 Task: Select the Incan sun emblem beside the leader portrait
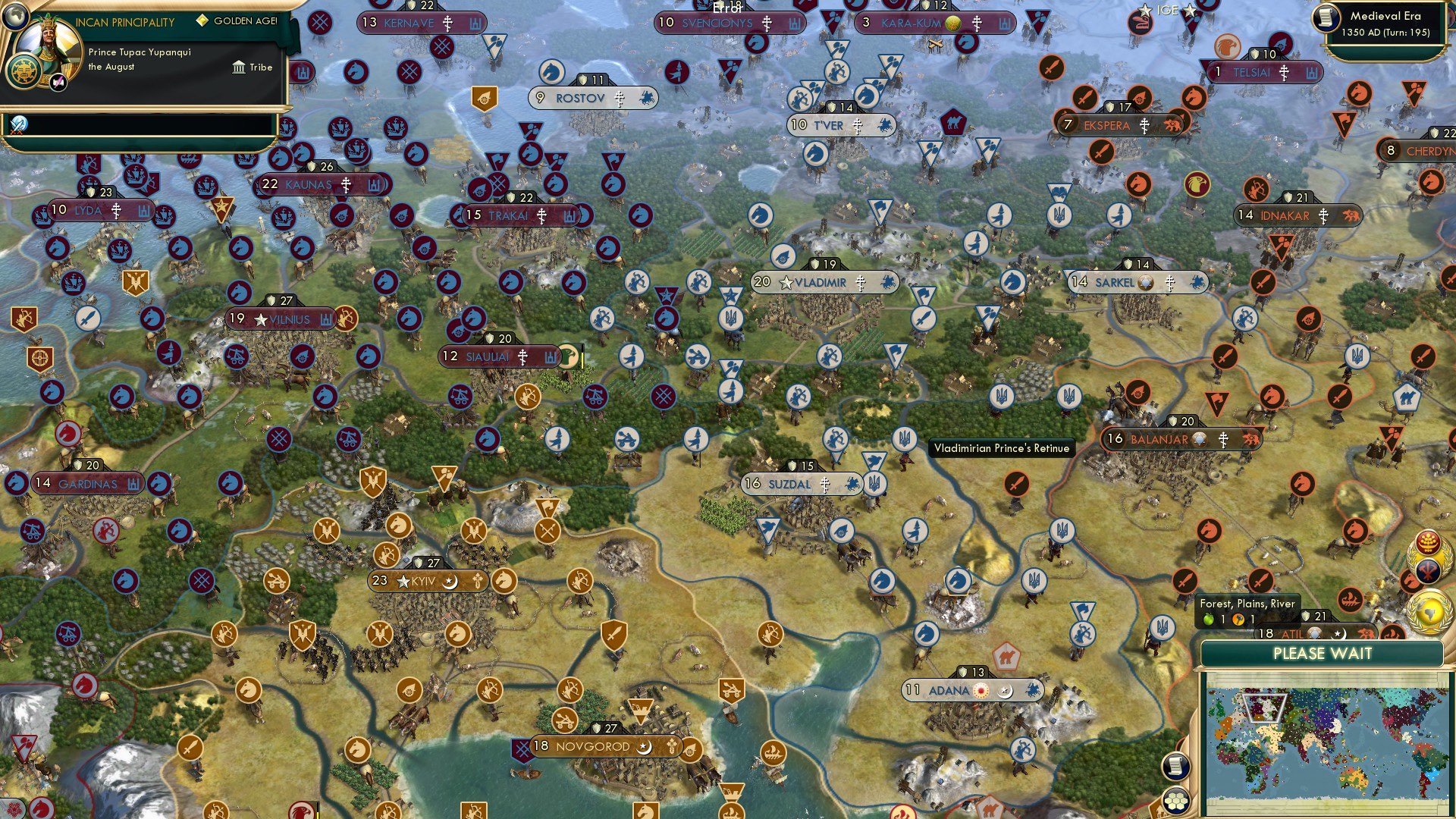25,70
